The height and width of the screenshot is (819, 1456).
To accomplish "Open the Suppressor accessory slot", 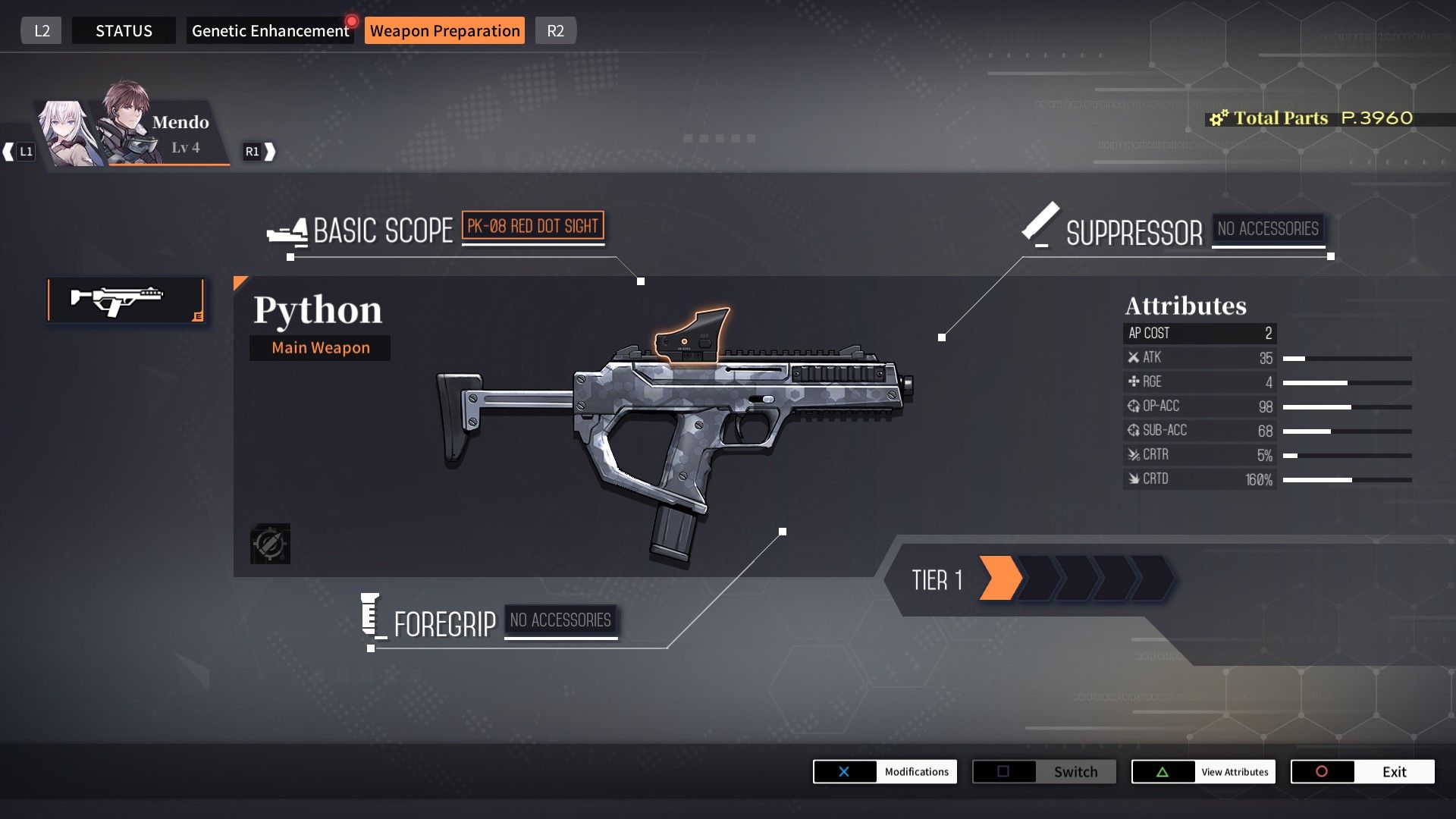I will click(x=1268, y=229).
